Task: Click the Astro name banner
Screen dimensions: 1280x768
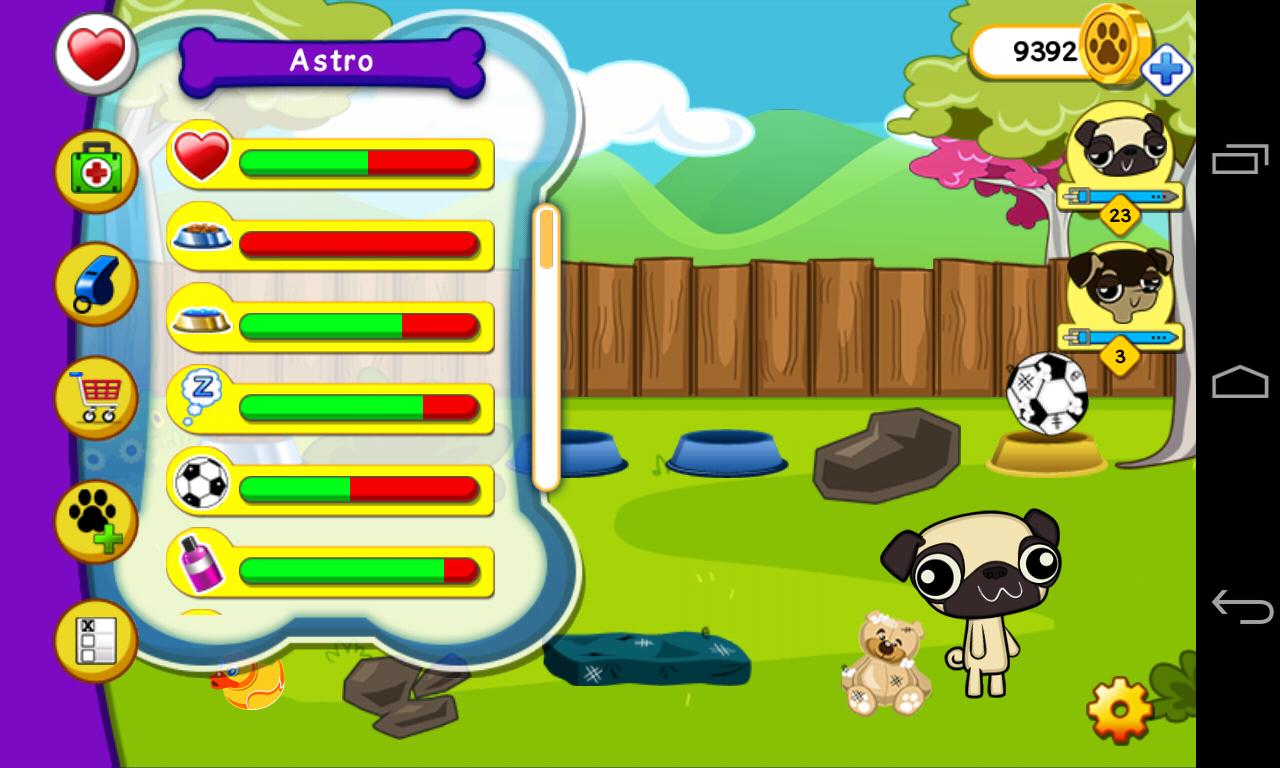Action: click(x=330, y=60)
